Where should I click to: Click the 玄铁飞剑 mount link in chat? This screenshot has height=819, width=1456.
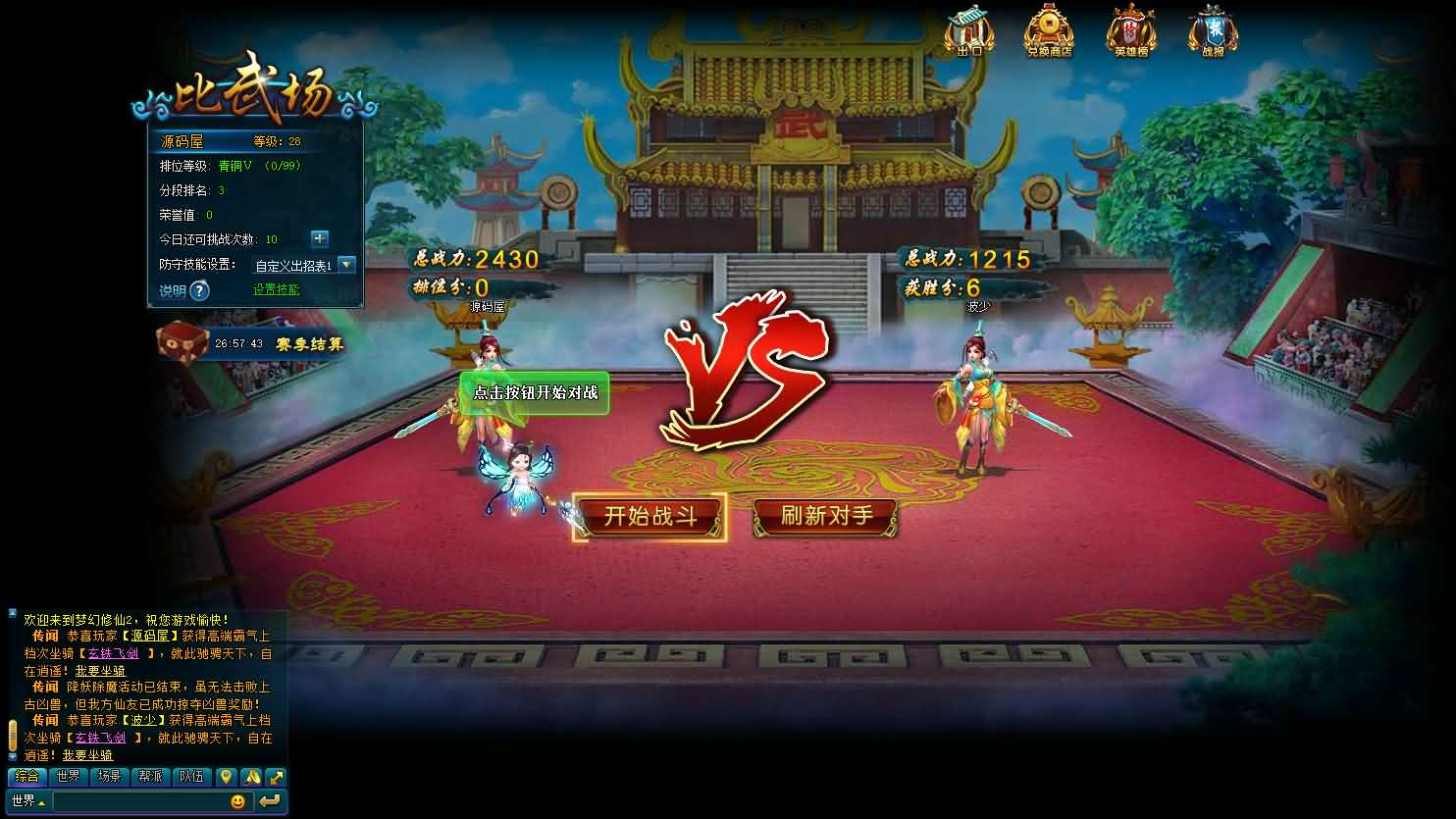(112, 652)
